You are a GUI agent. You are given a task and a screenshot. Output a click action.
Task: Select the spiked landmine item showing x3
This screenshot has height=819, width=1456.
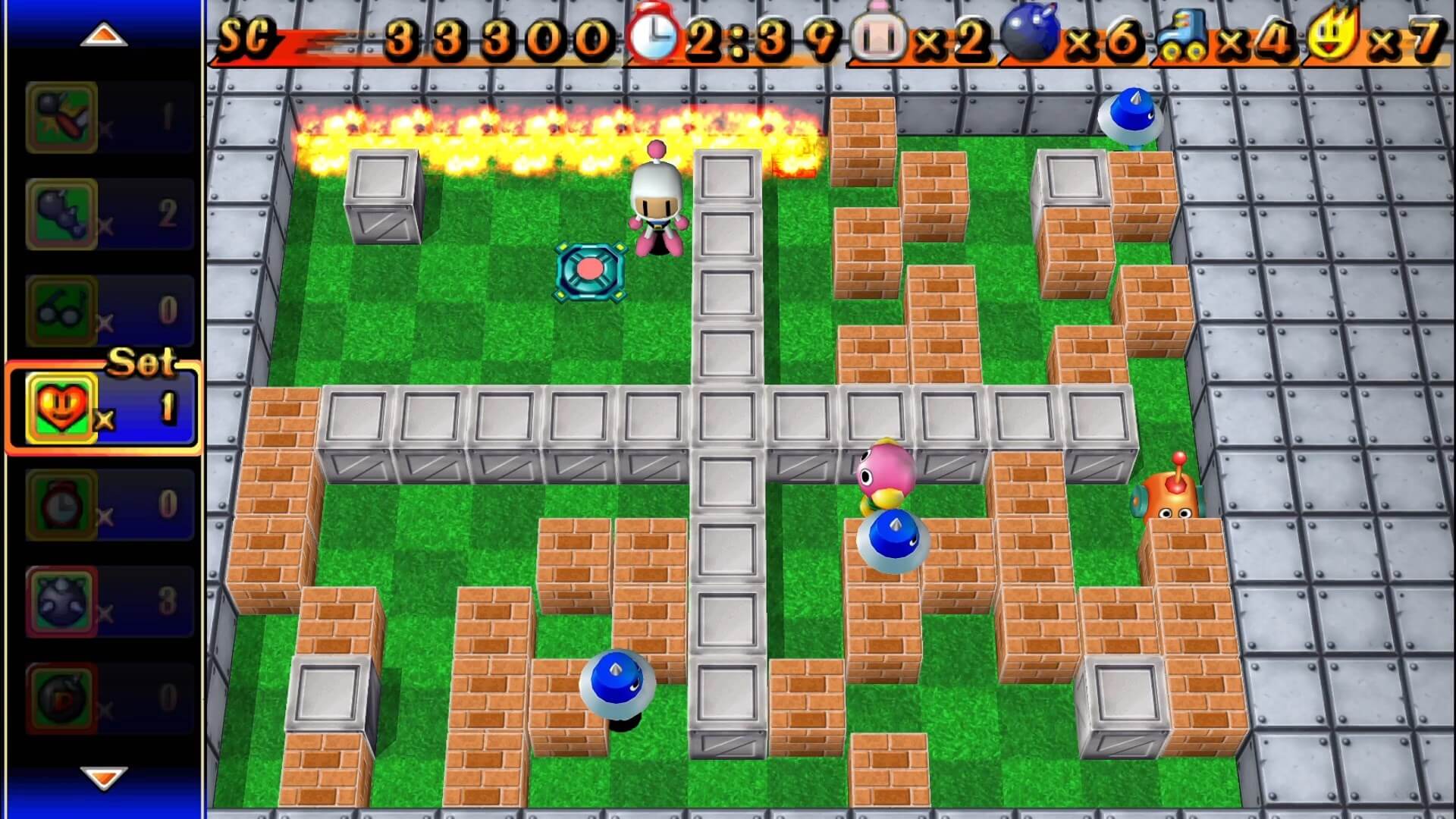tap(61, 599)
